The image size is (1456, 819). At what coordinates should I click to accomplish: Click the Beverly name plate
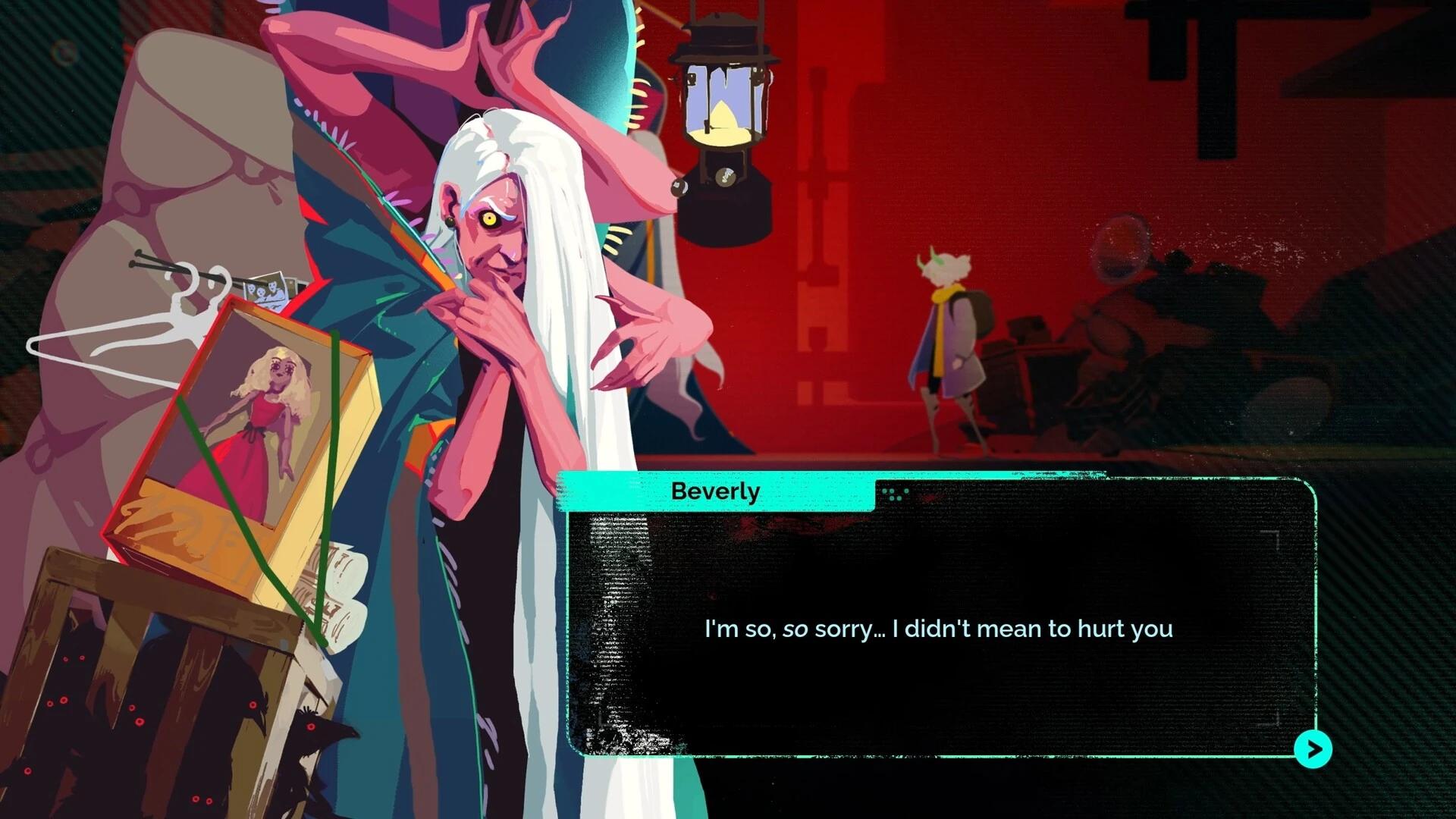click(x=714, y=491)
